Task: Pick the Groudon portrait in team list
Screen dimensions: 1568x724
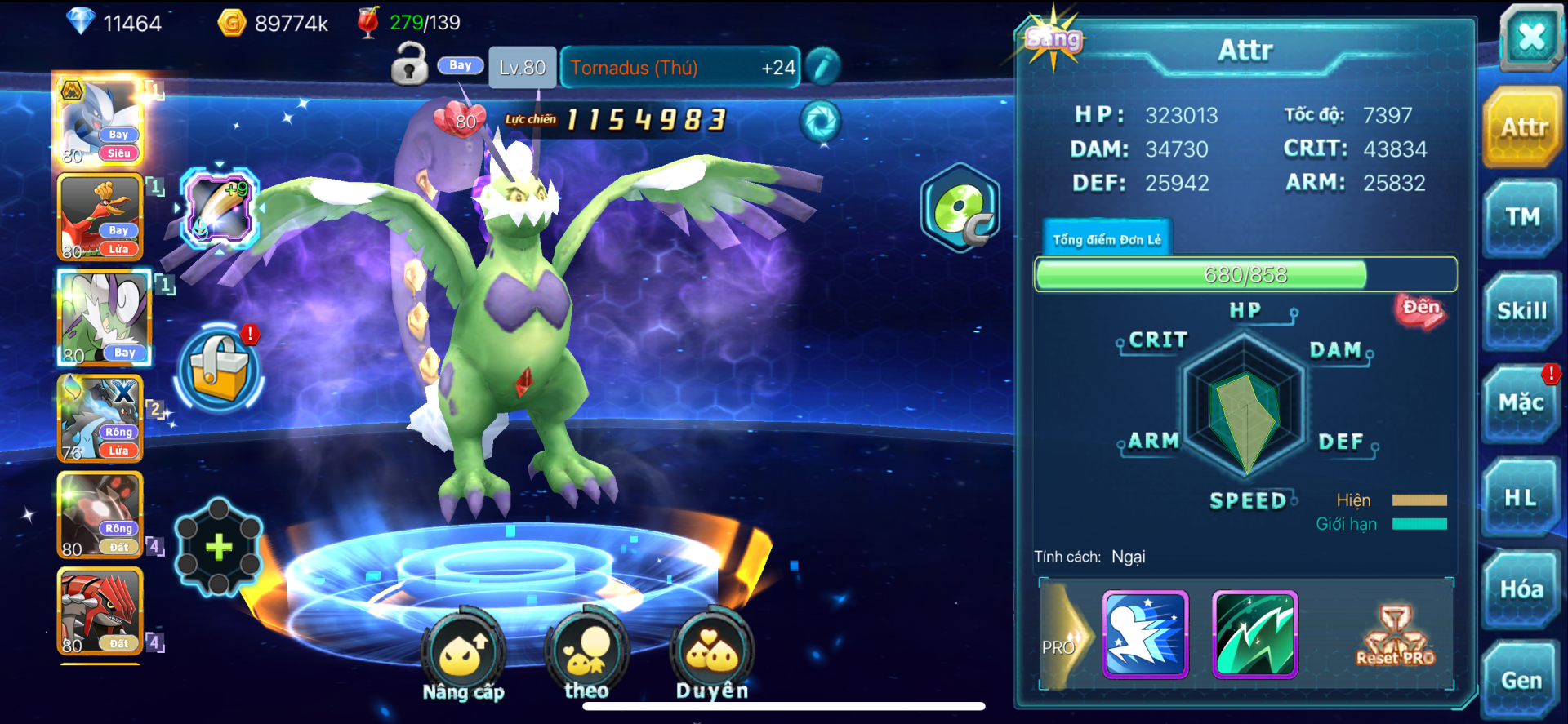Action: click(x=101, y=612)
